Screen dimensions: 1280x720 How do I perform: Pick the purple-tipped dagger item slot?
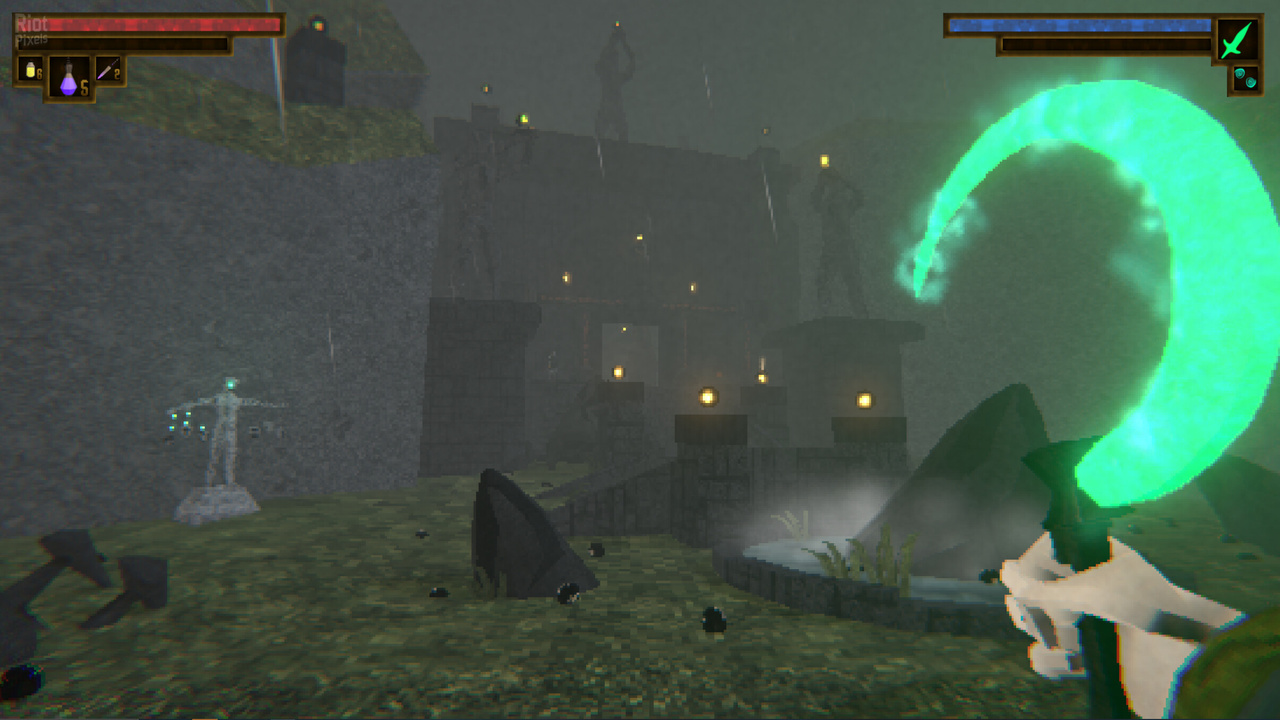pos(110,70)
